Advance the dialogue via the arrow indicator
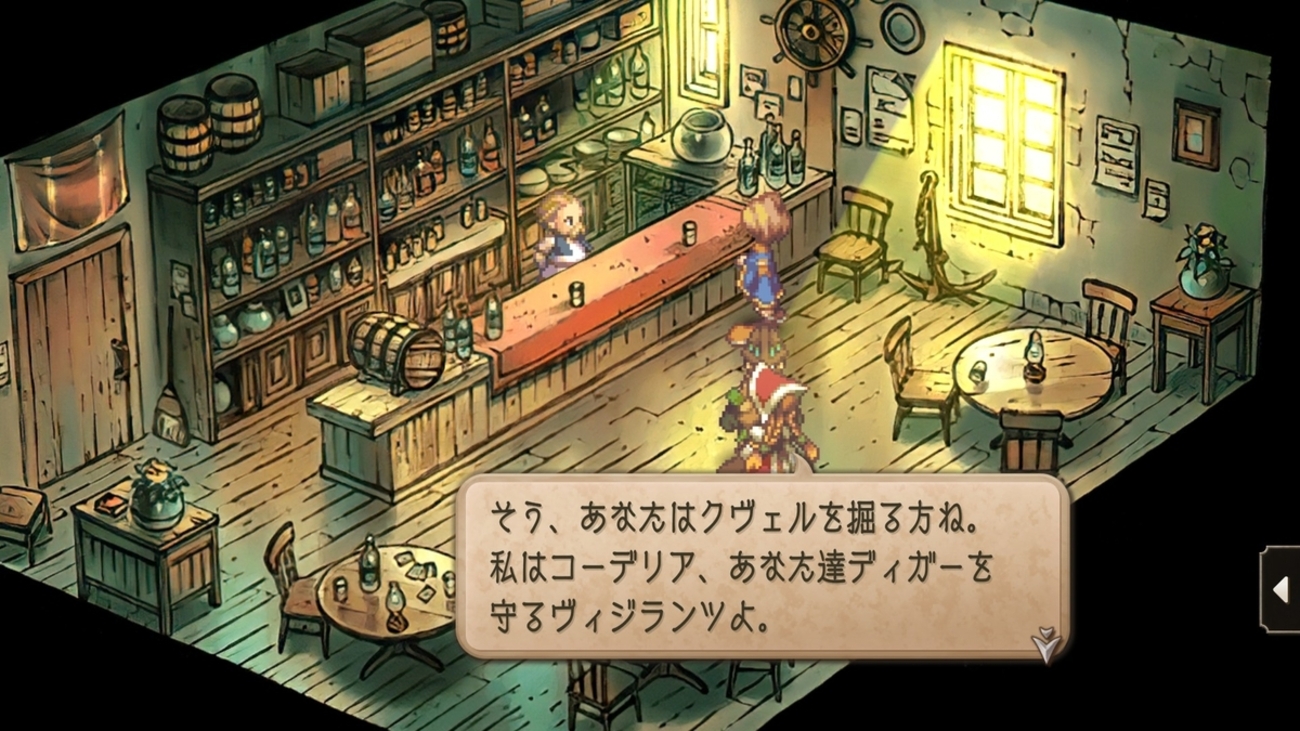The image size is (1300, 731). (x=1045, y=644)
